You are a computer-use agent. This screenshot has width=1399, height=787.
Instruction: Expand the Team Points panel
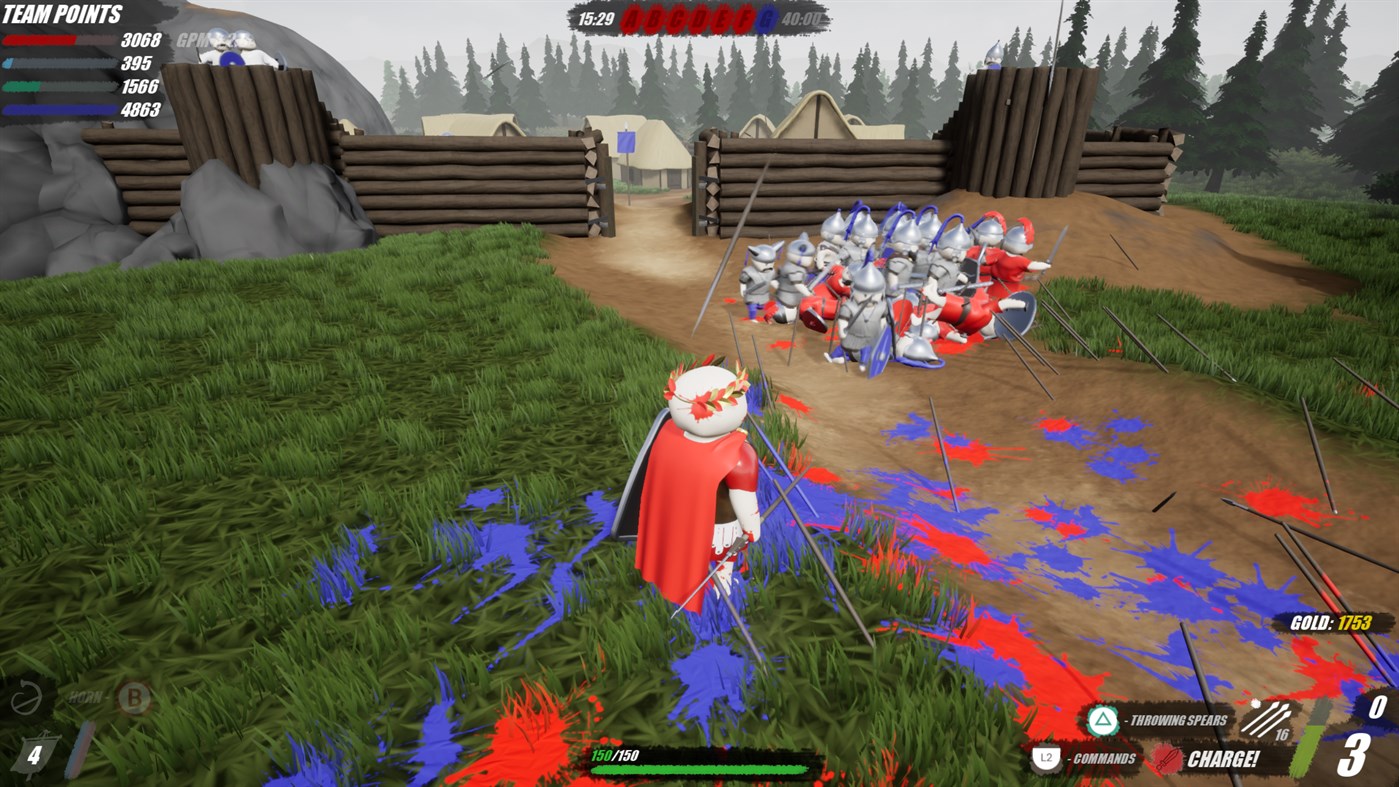pyautogui.click(x=60, y=13)
